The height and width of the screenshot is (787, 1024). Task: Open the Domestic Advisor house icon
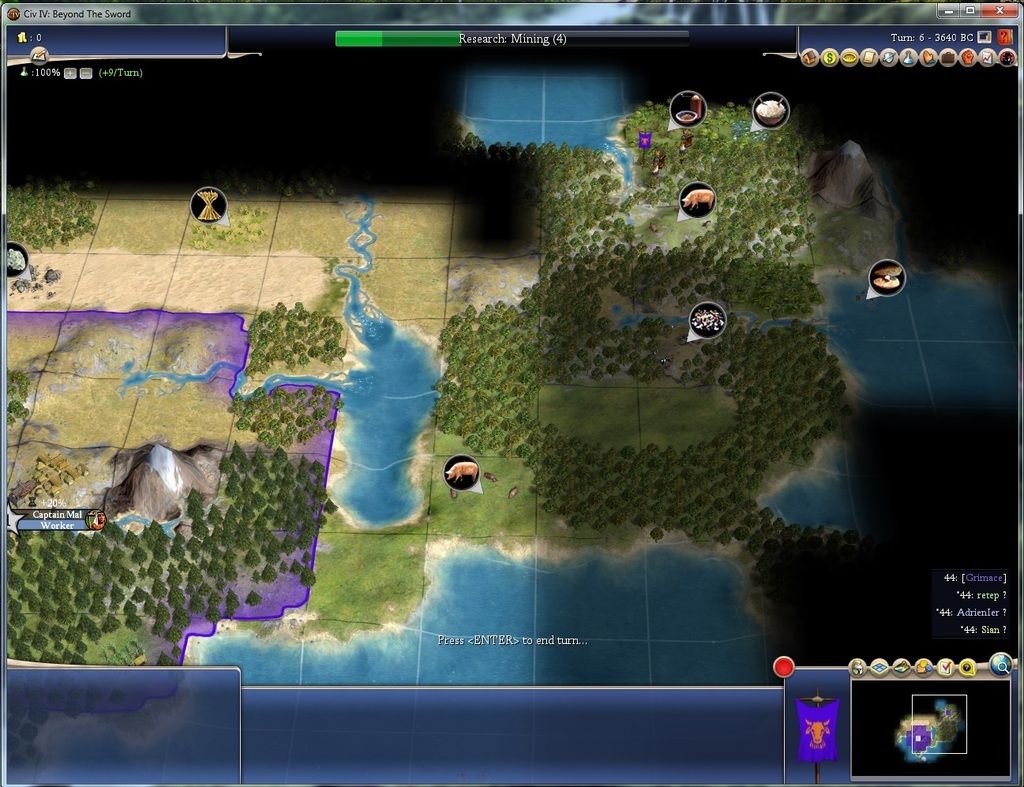(810, 58)
